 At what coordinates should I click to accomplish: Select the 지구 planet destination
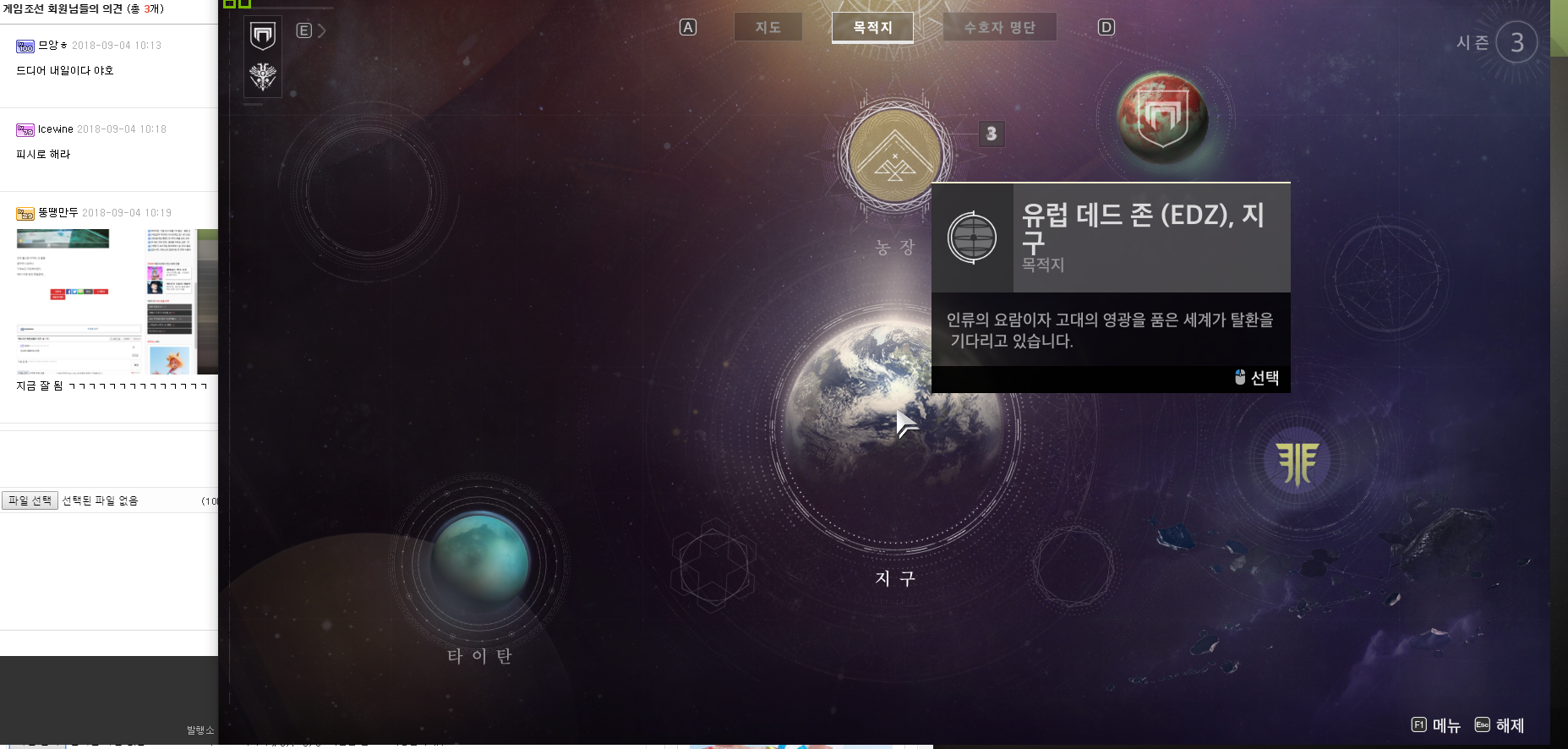[x=894, y=423]
